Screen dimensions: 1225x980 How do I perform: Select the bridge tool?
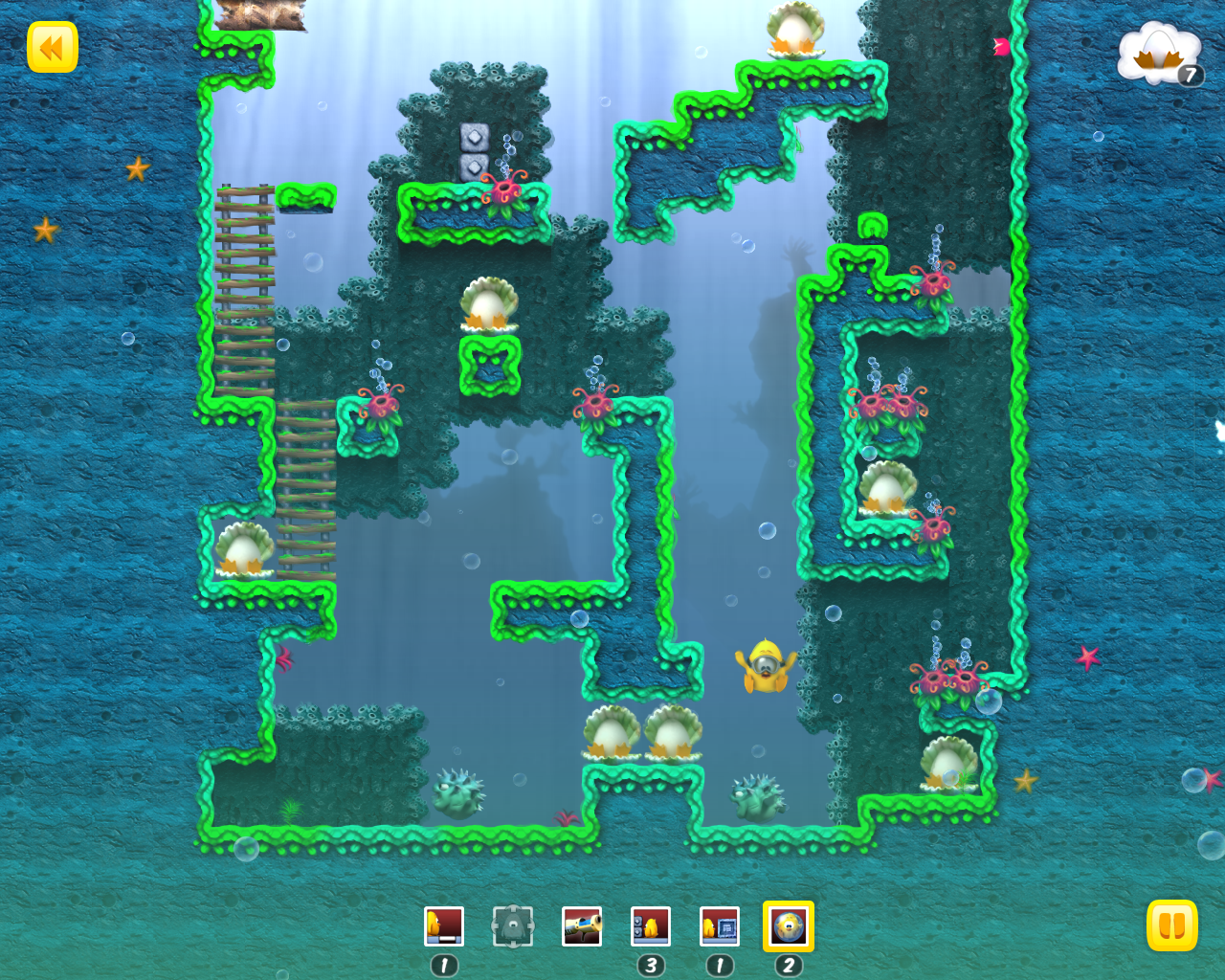click(x=444, y=926)
